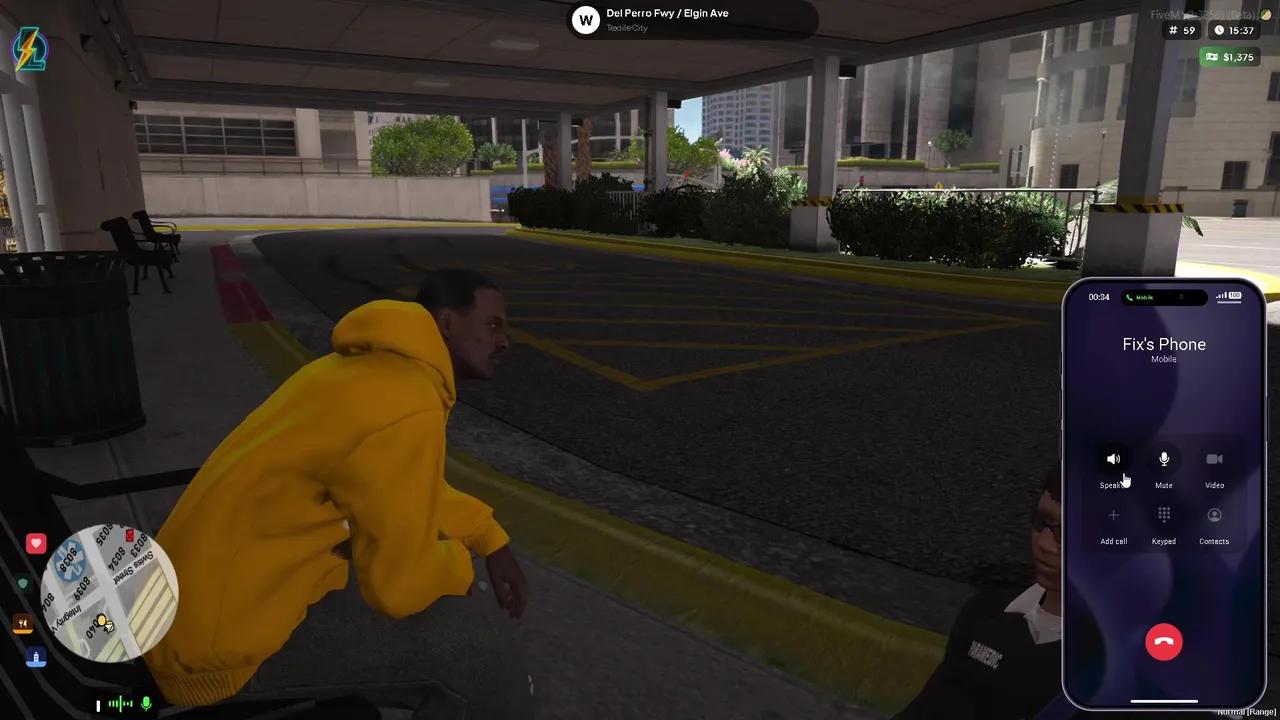
Task: Open the Keypad on Fix's call screen
Action: pyautogui.click(x=1163, y=520)
